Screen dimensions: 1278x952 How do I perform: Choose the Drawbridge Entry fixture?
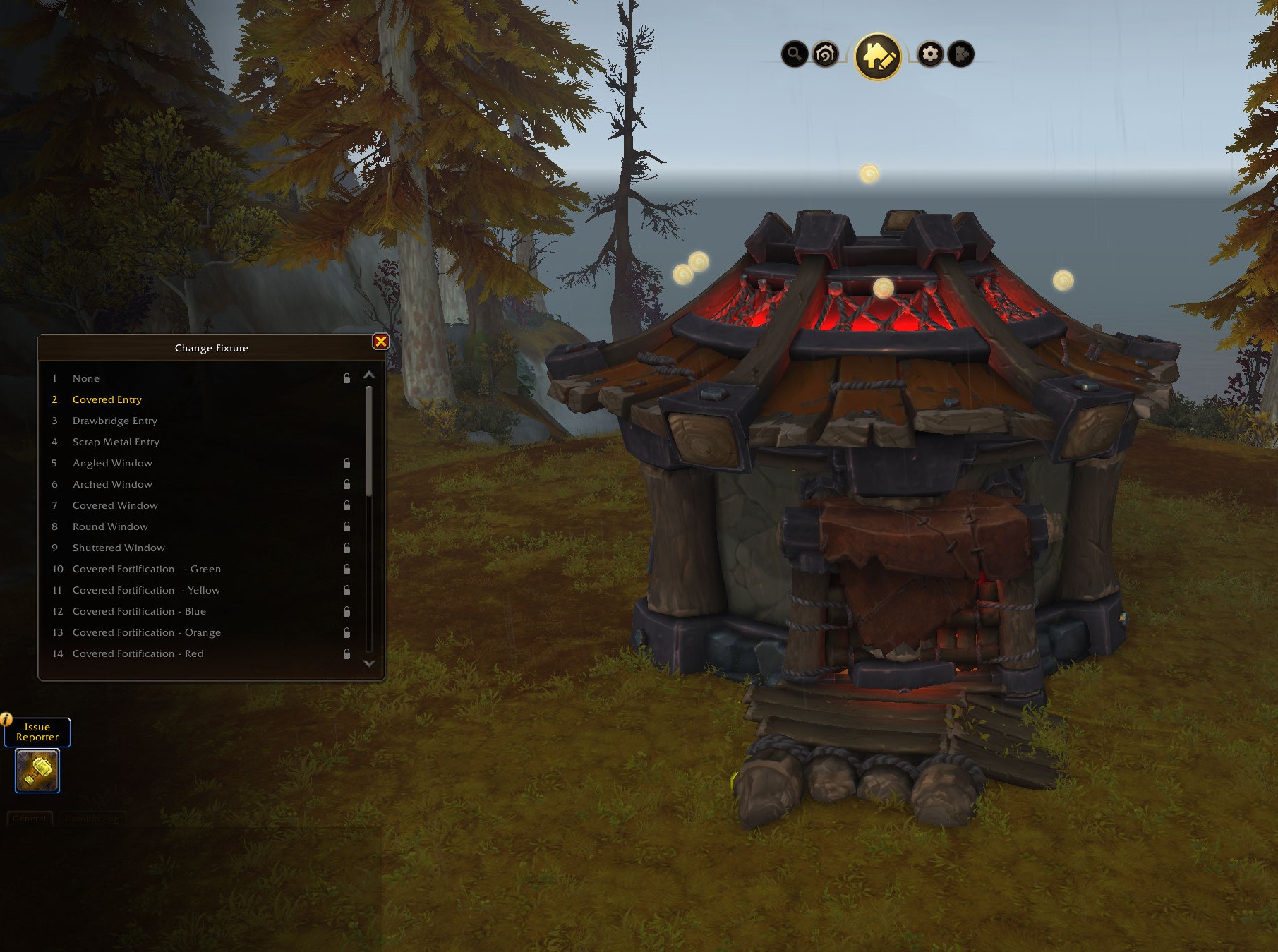click(115, 421)
